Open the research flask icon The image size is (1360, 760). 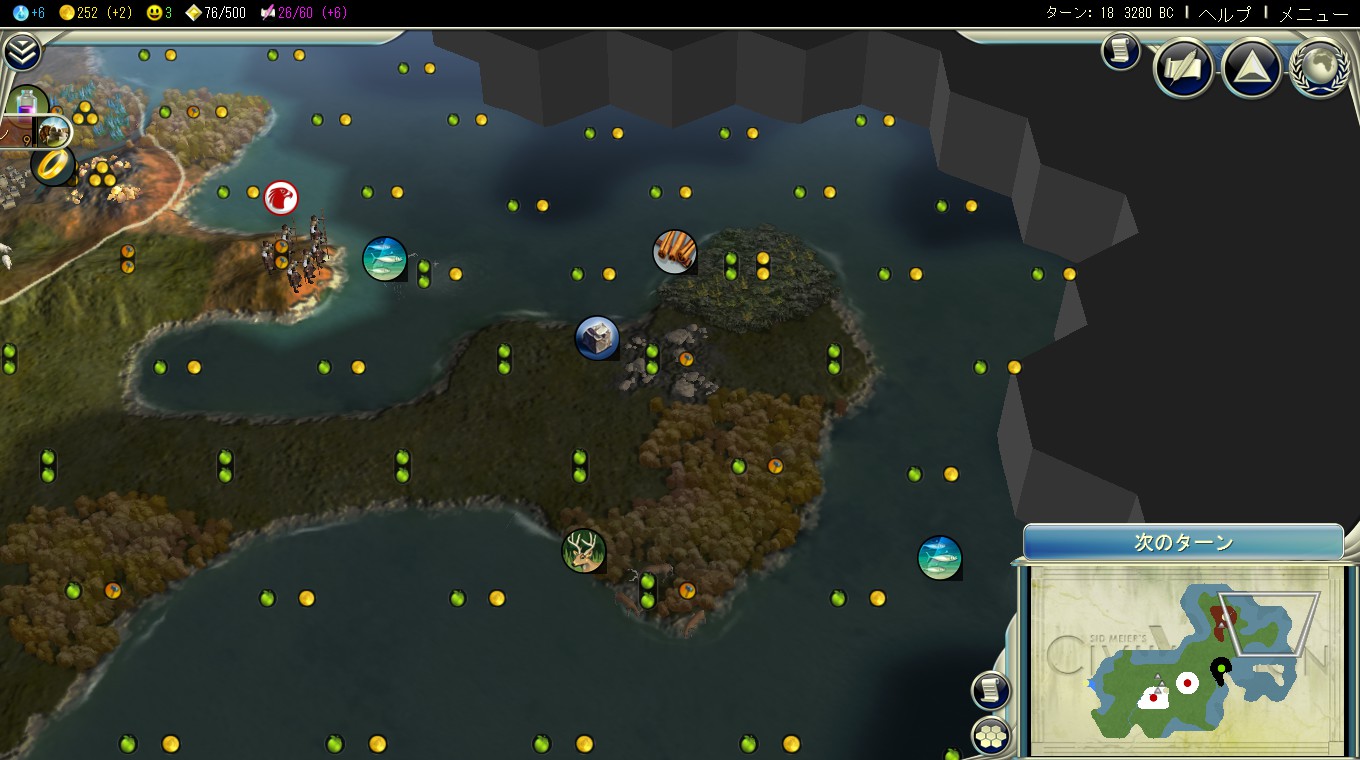tap(28, 103)
